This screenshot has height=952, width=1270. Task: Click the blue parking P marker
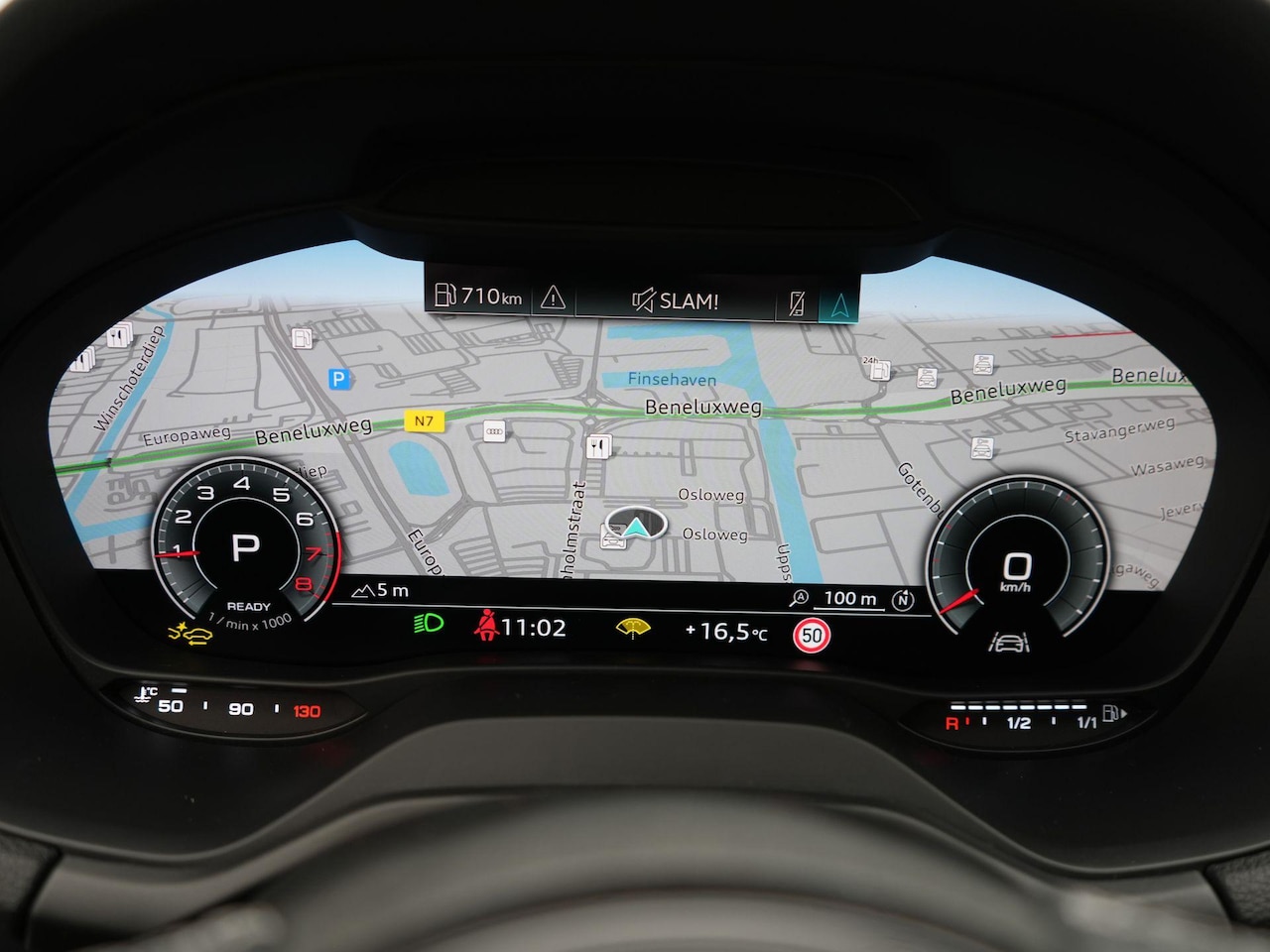[339, 378]
